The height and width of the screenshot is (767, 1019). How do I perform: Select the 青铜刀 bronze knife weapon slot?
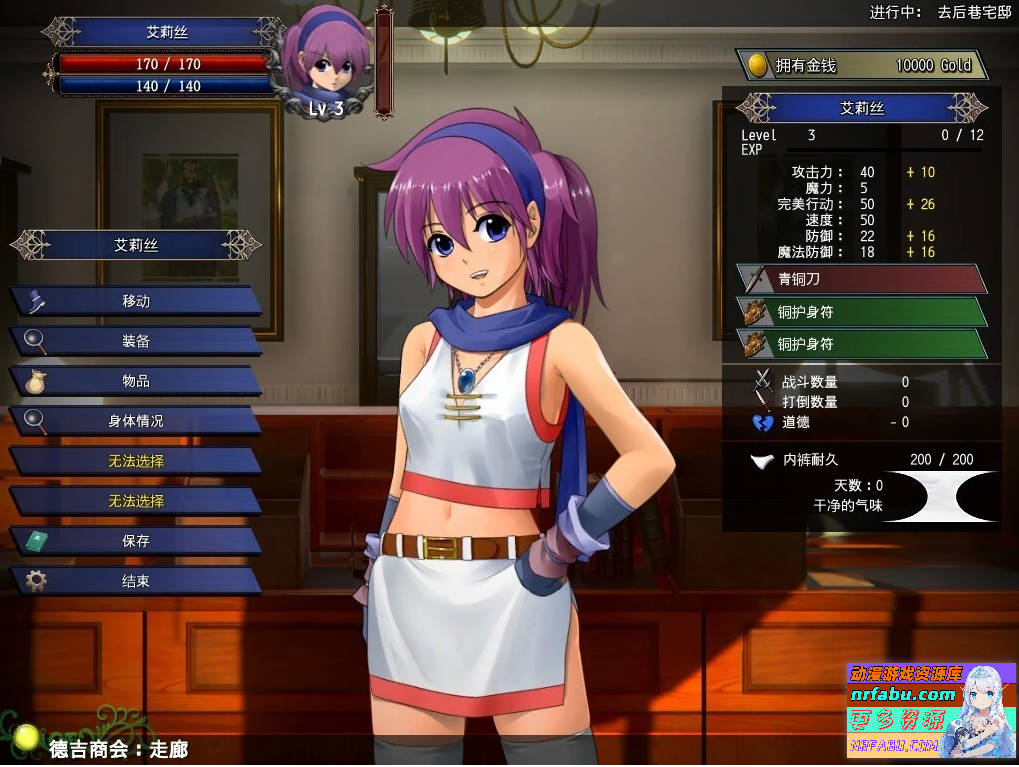(x=860, y=279)
